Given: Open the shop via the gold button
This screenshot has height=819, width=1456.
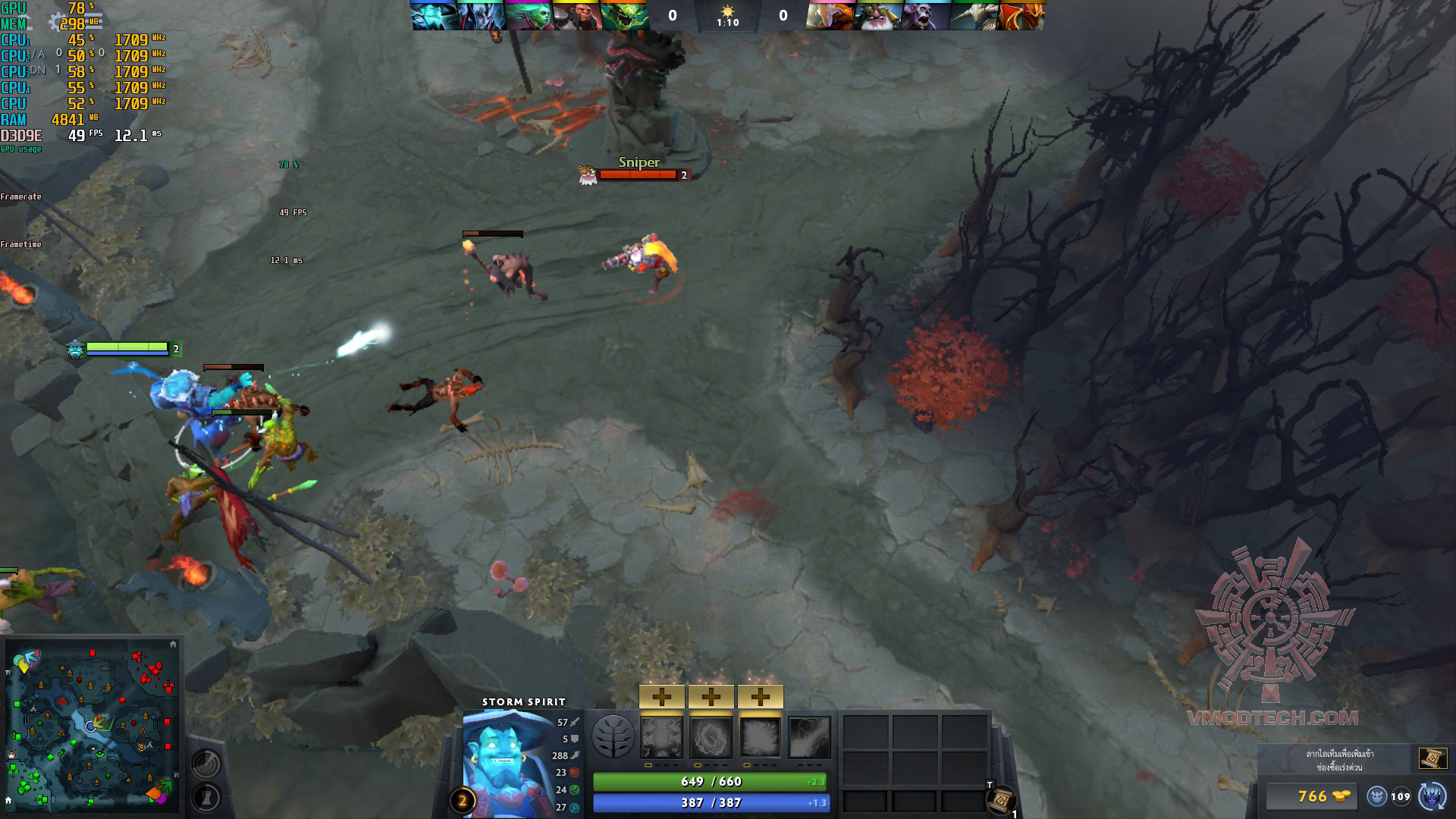Looking at the screenshot, I should [1312, 796].
